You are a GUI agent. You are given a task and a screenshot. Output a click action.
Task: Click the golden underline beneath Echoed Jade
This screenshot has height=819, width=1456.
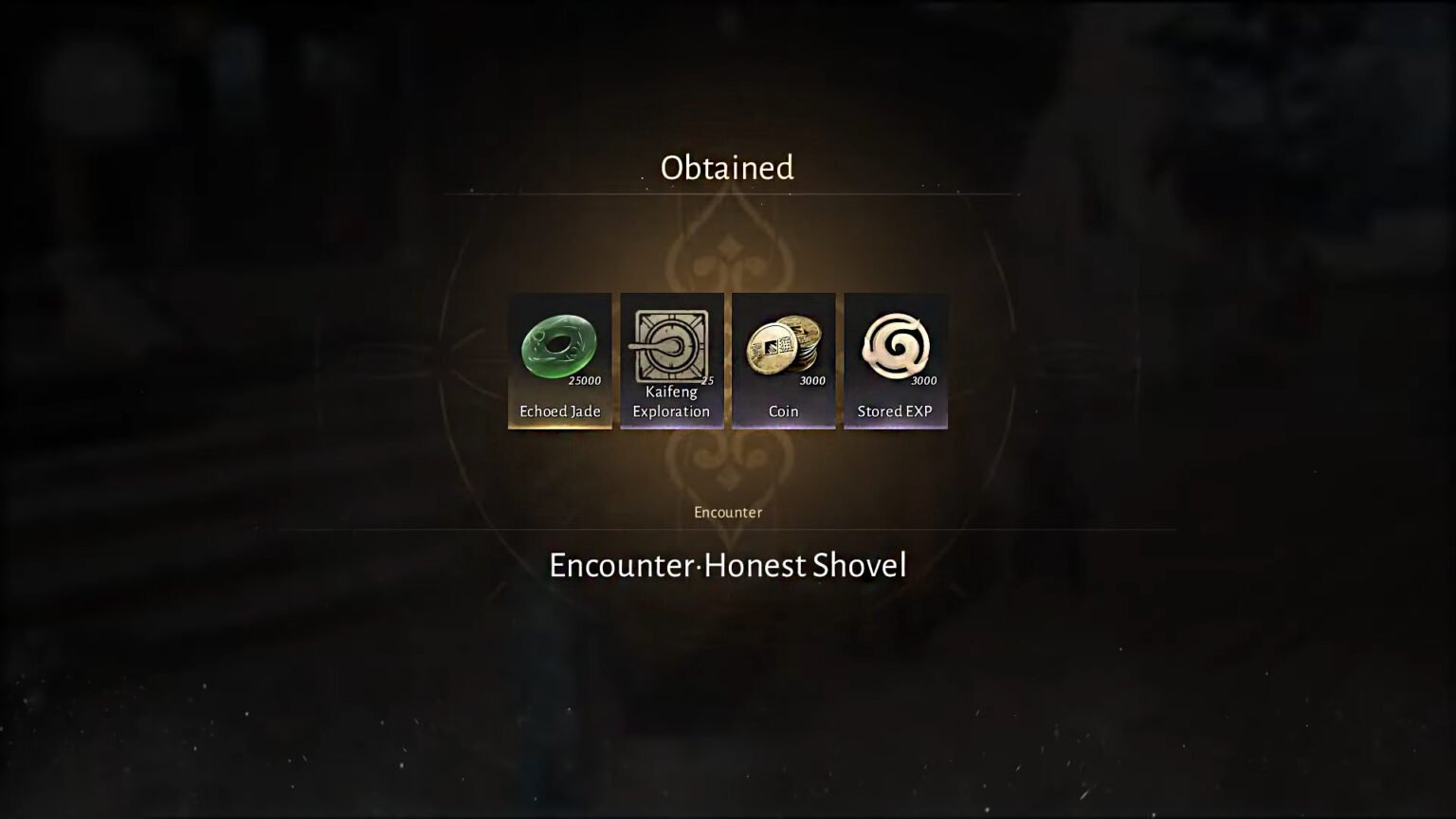pyautogui.click(x=559, y=428)
